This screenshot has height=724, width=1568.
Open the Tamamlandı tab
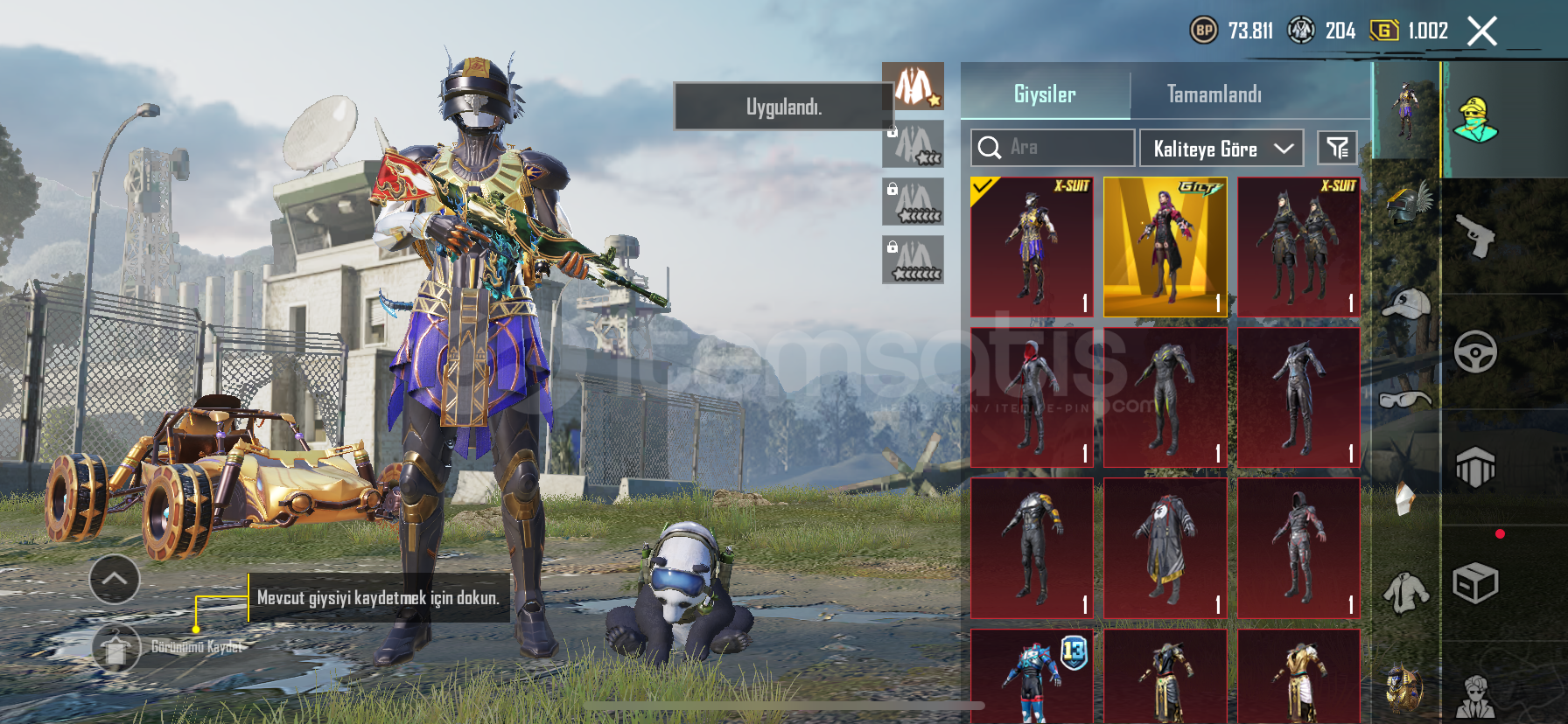pos(1214,94)
